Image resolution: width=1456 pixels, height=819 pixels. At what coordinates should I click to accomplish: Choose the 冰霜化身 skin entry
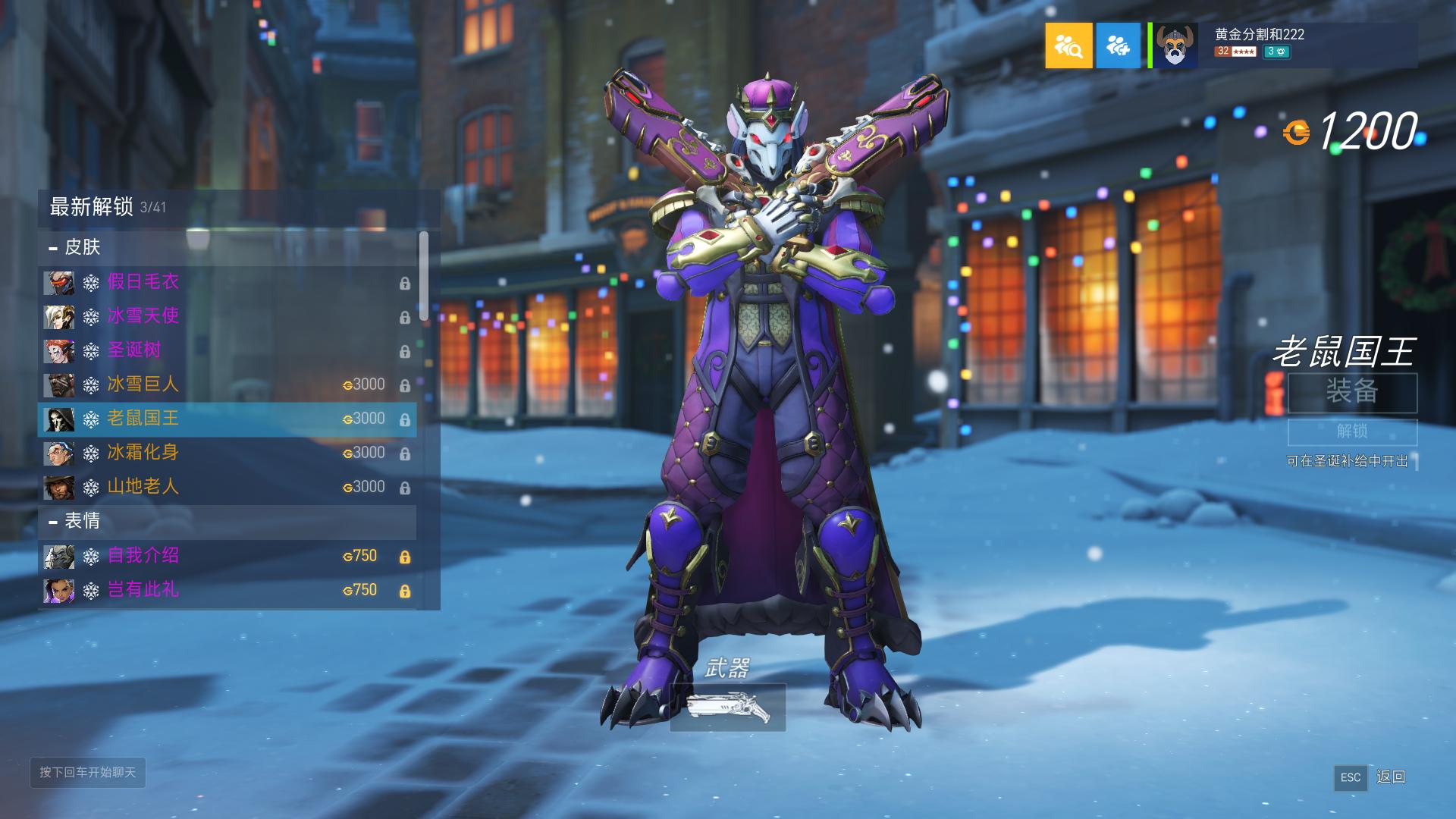226,453
